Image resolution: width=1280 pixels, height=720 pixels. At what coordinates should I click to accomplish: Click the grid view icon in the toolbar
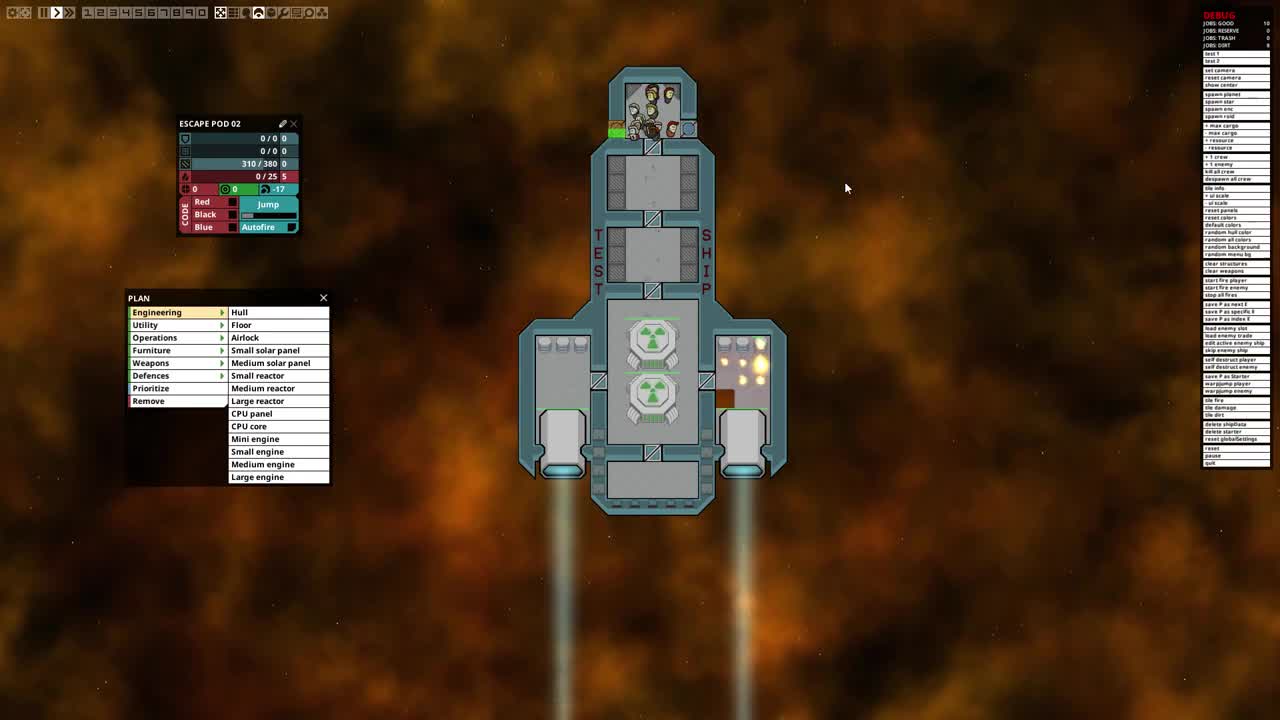(x=234, y=12)
